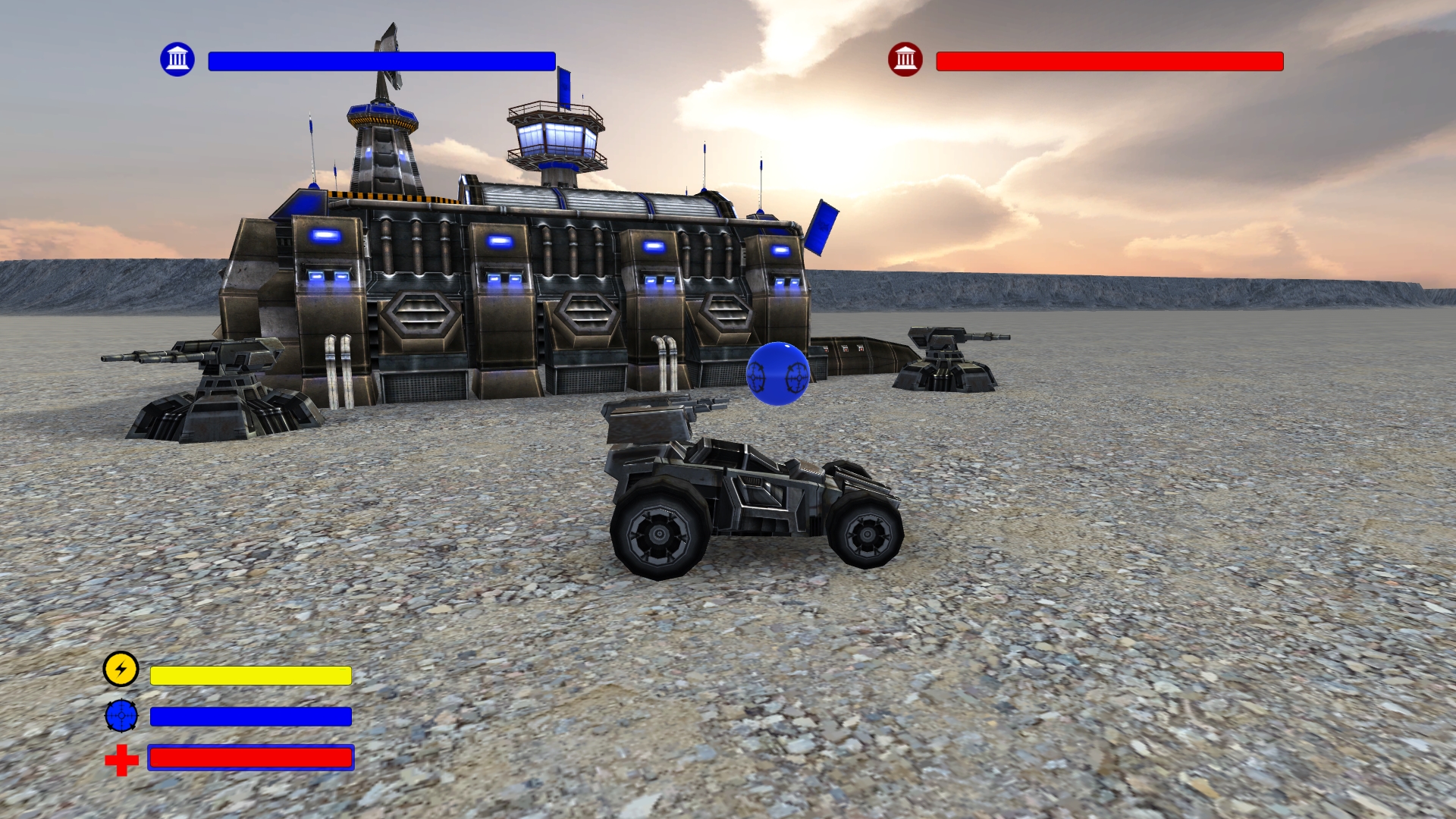This screenshot has width=1456, height=819.
Task: Click the lightning bolt inside the yellow circle
Action: [120, 670]
